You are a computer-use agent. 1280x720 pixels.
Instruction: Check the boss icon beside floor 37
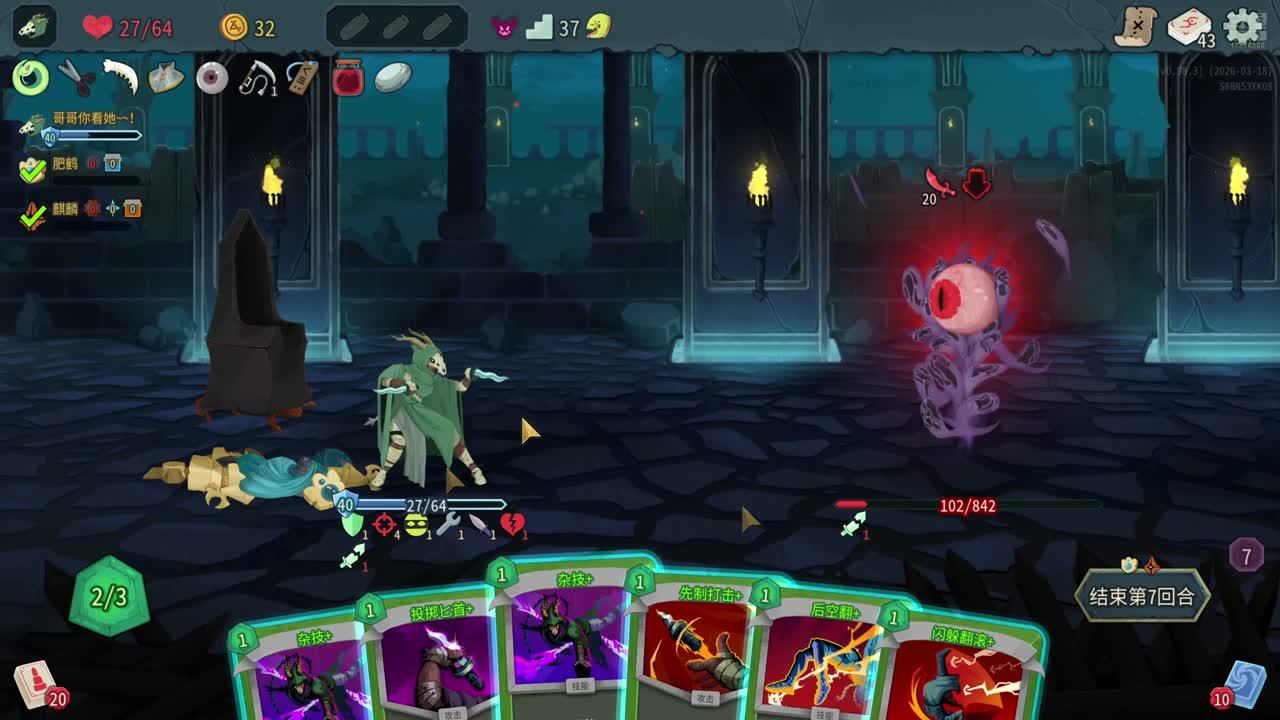pos(599,27)
